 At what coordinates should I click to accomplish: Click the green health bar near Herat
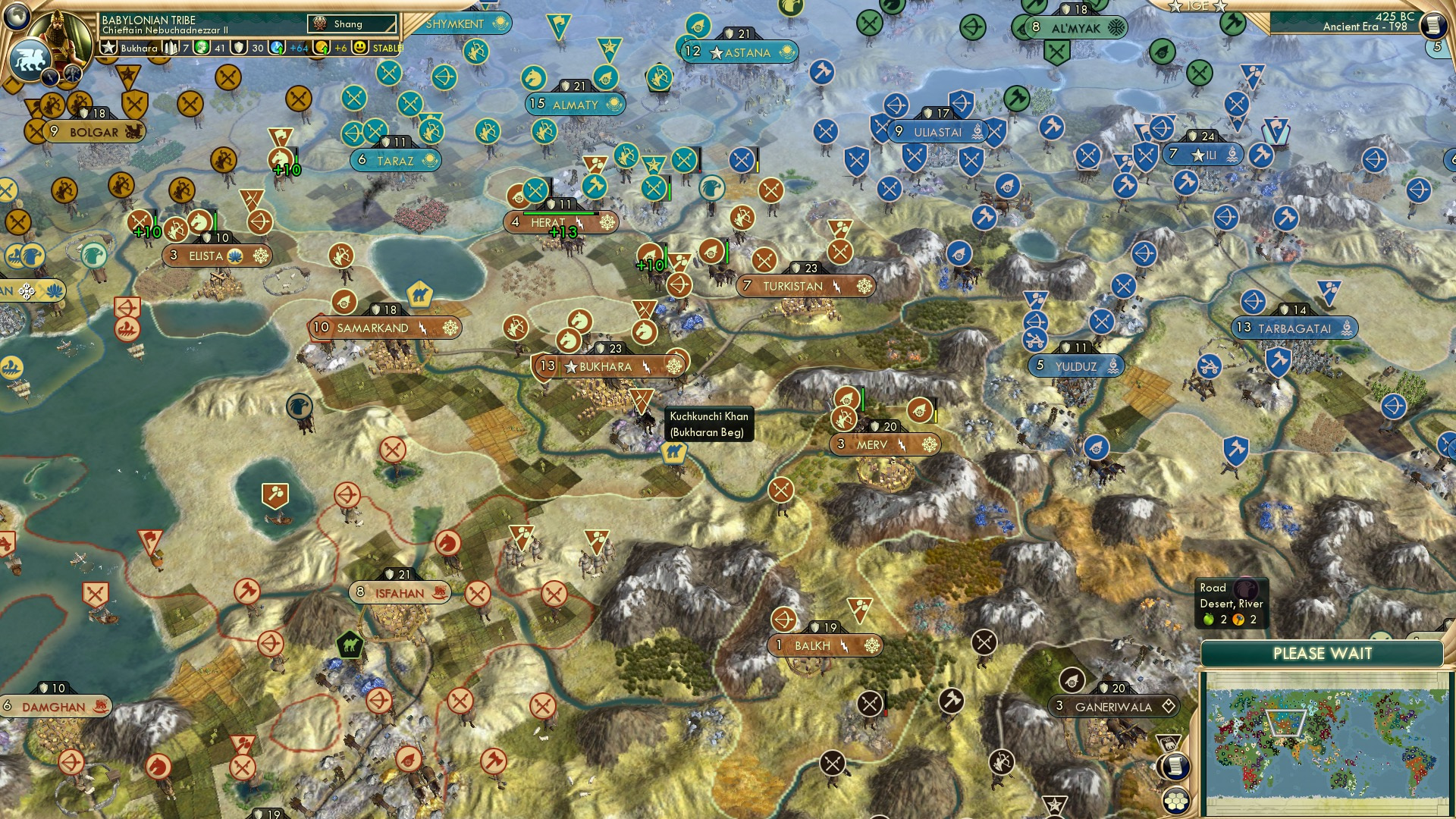[x=560, y=213]
